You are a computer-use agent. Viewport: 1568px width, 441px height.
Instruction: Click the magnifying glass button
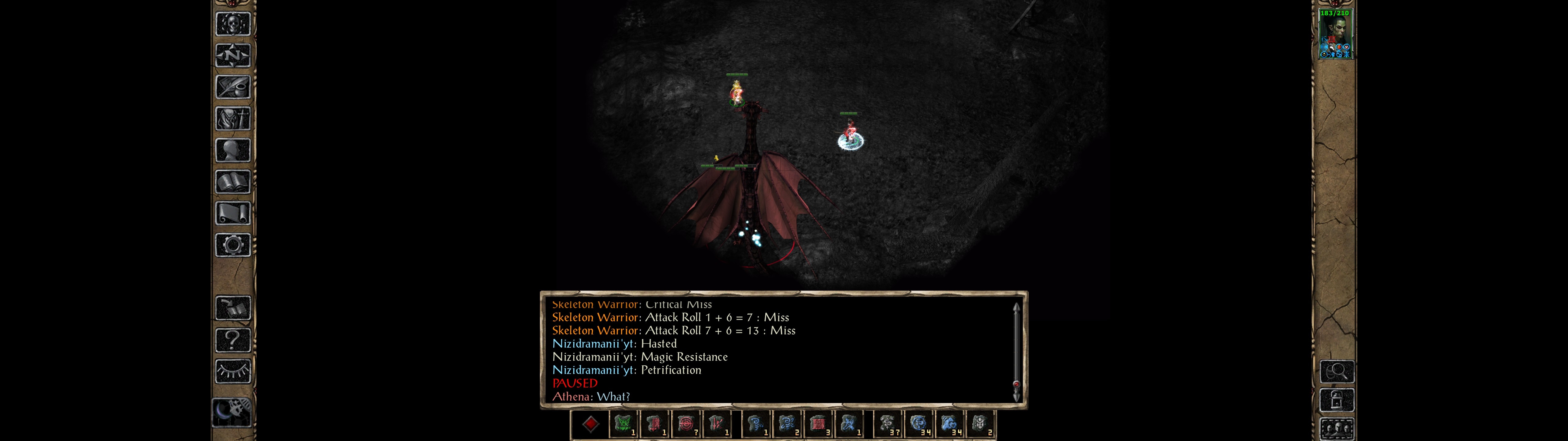click(1336, 371)
